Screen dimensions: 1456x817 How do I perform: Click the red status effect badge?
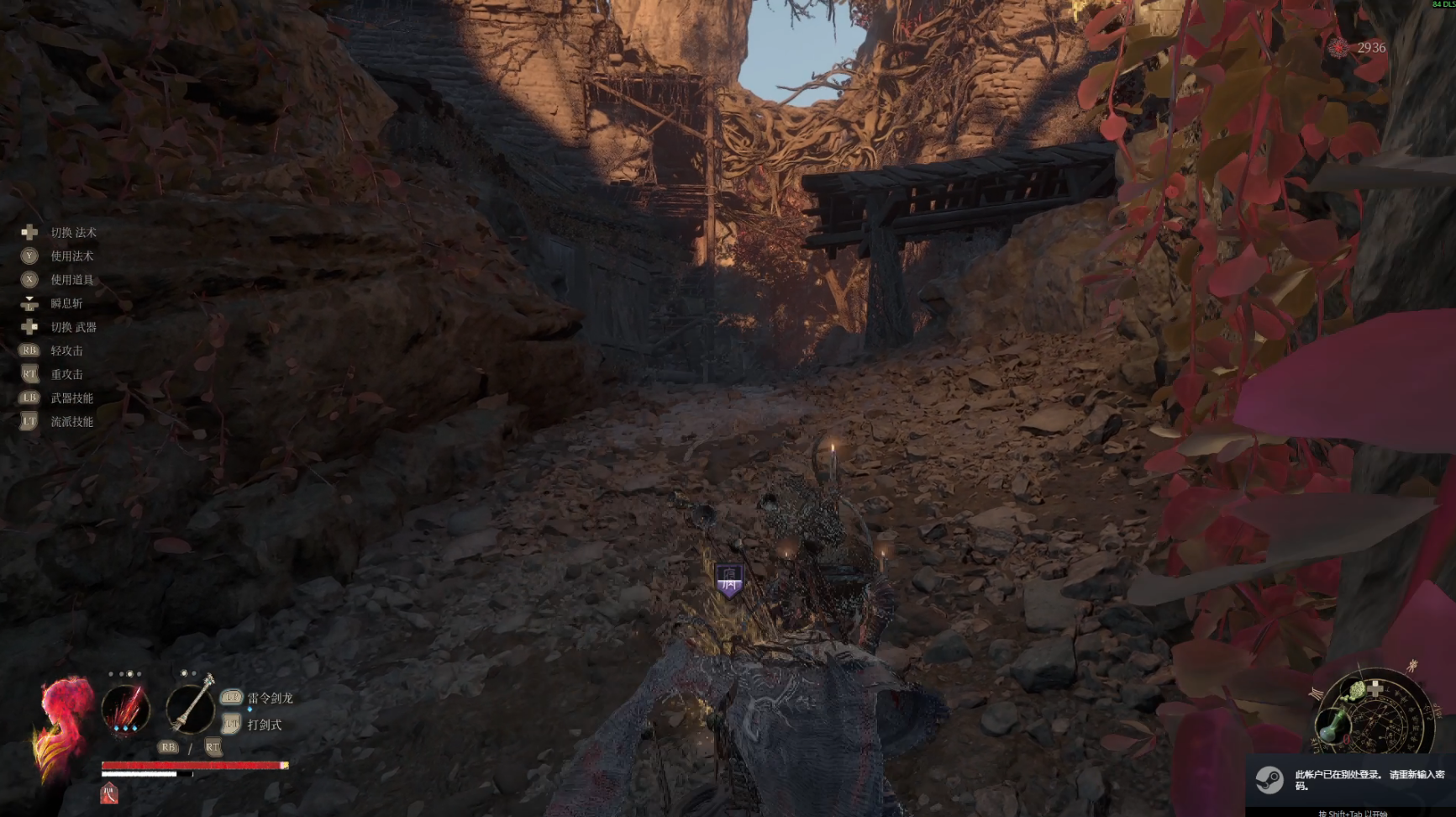click(109, 793)
